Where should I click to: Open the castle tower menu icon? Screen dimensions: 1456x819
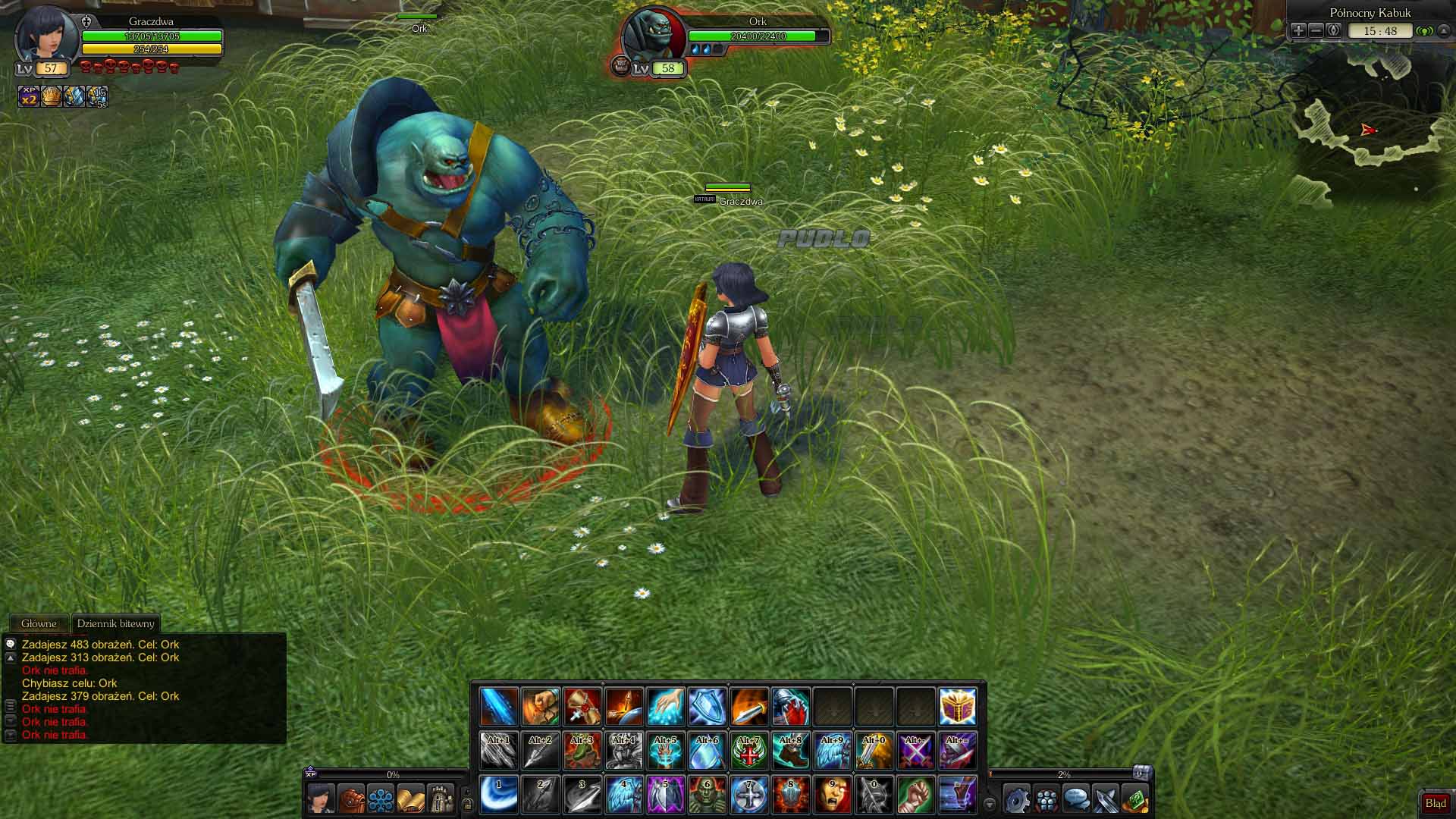click(440, 799)
